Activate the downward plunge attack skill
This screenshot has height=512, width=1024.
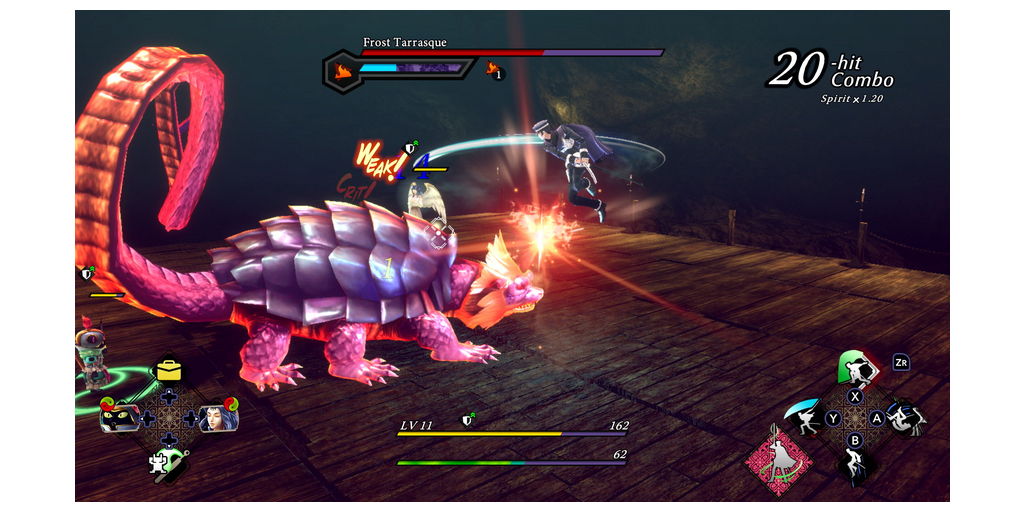[x=855, y=462]
